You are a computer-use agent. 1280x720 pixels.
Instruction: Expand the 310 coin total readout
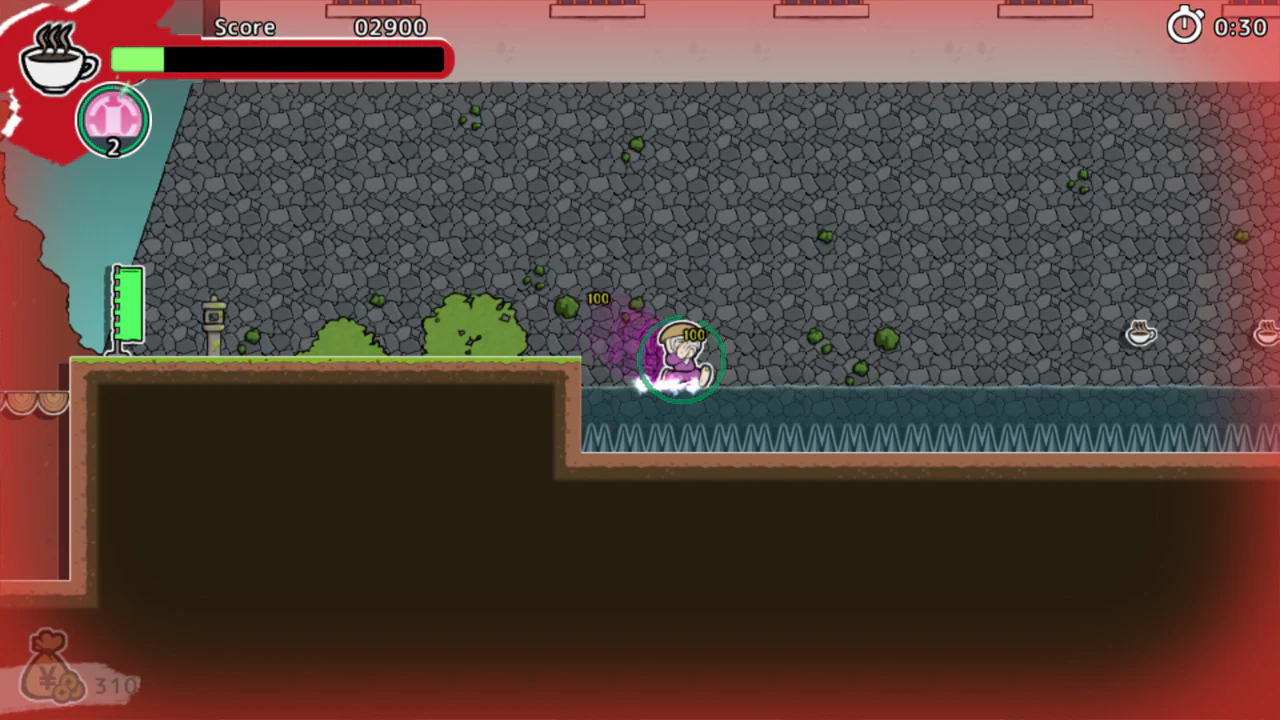(x=116, y=686)
